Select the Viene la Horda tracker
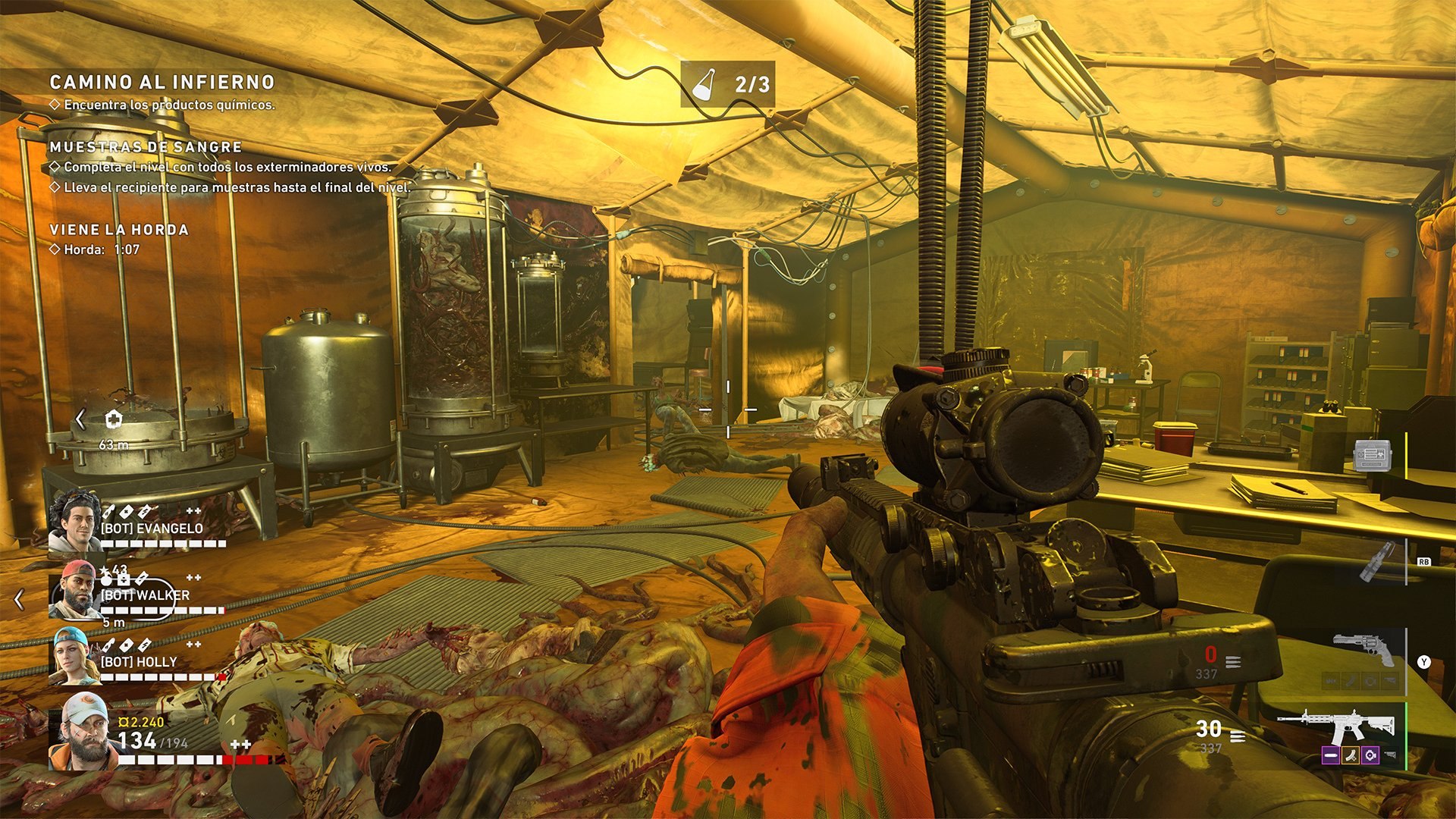 point(119,230)
